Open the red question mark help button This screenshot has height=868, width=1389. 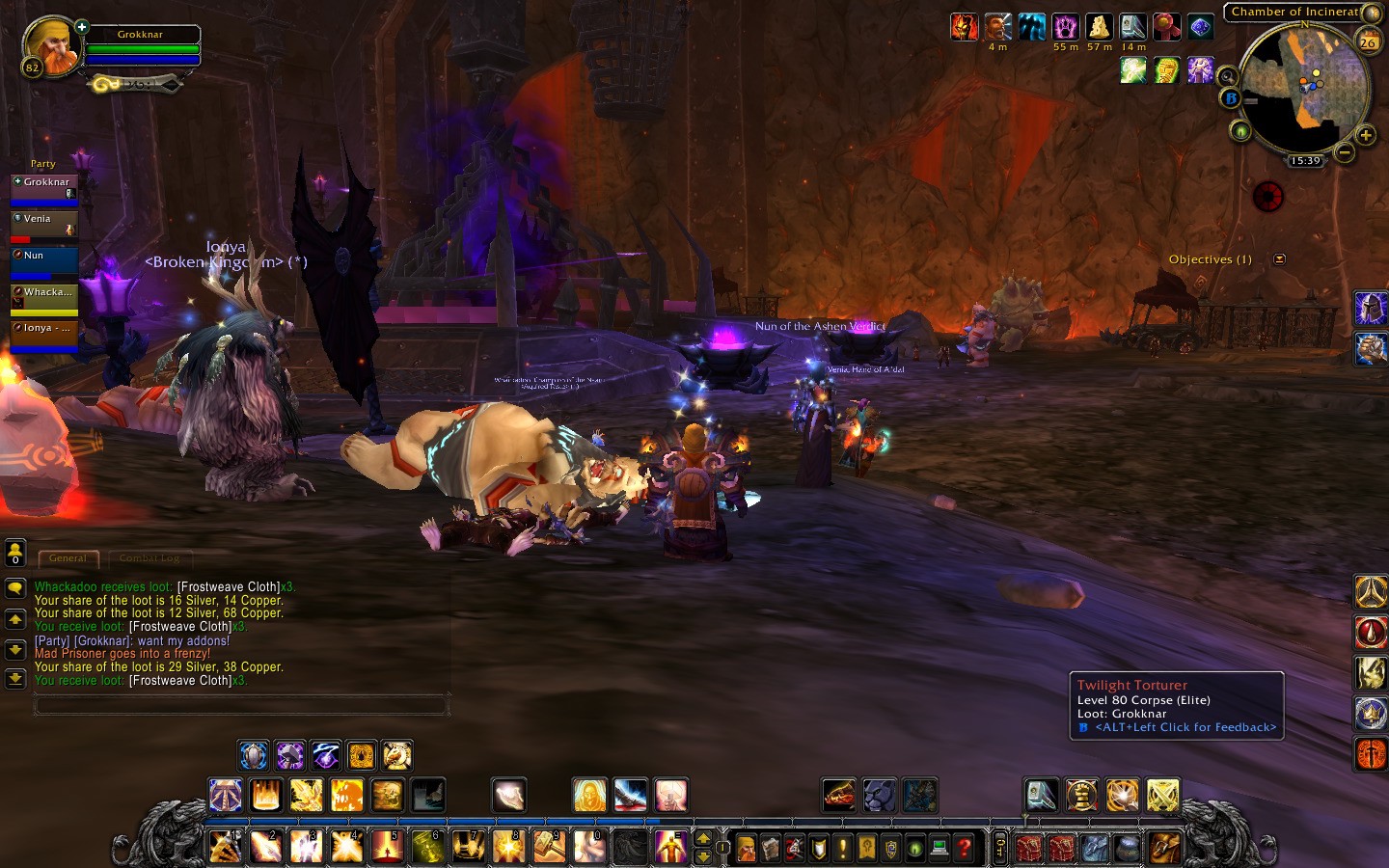tap(964, 848)
